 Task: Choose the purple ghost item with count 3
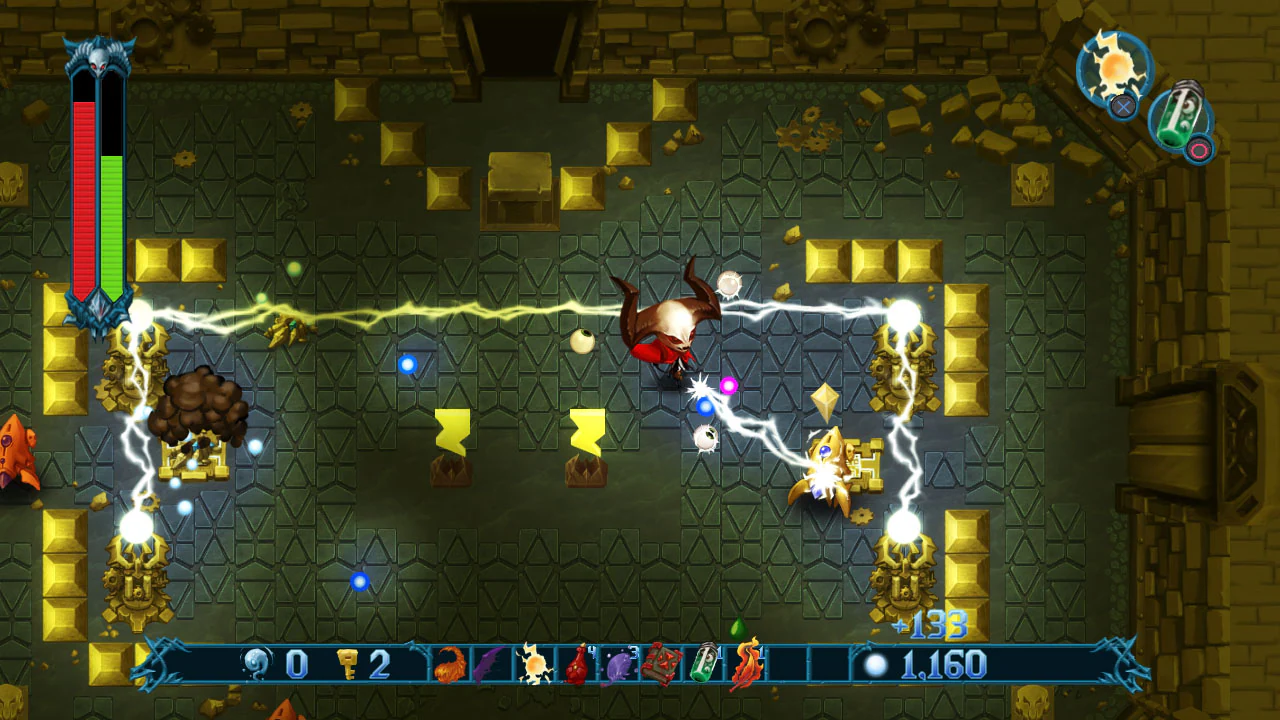(x=620, y=665)
